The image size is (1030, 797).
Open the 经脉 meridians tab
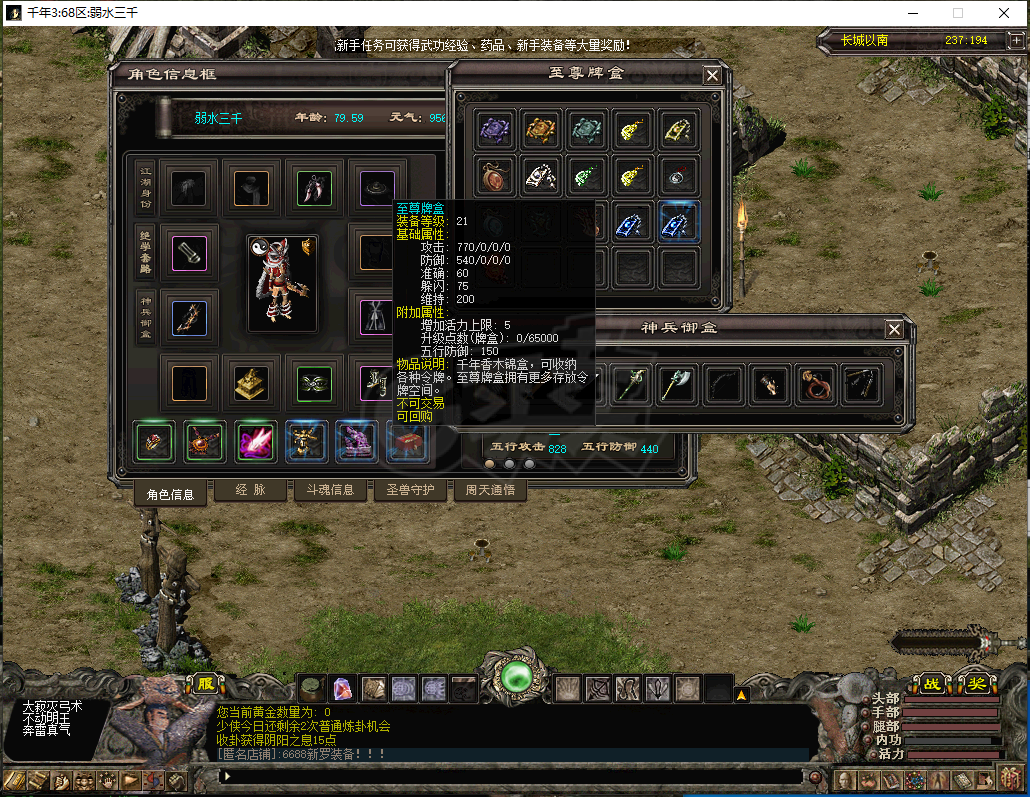click(249, 490)
